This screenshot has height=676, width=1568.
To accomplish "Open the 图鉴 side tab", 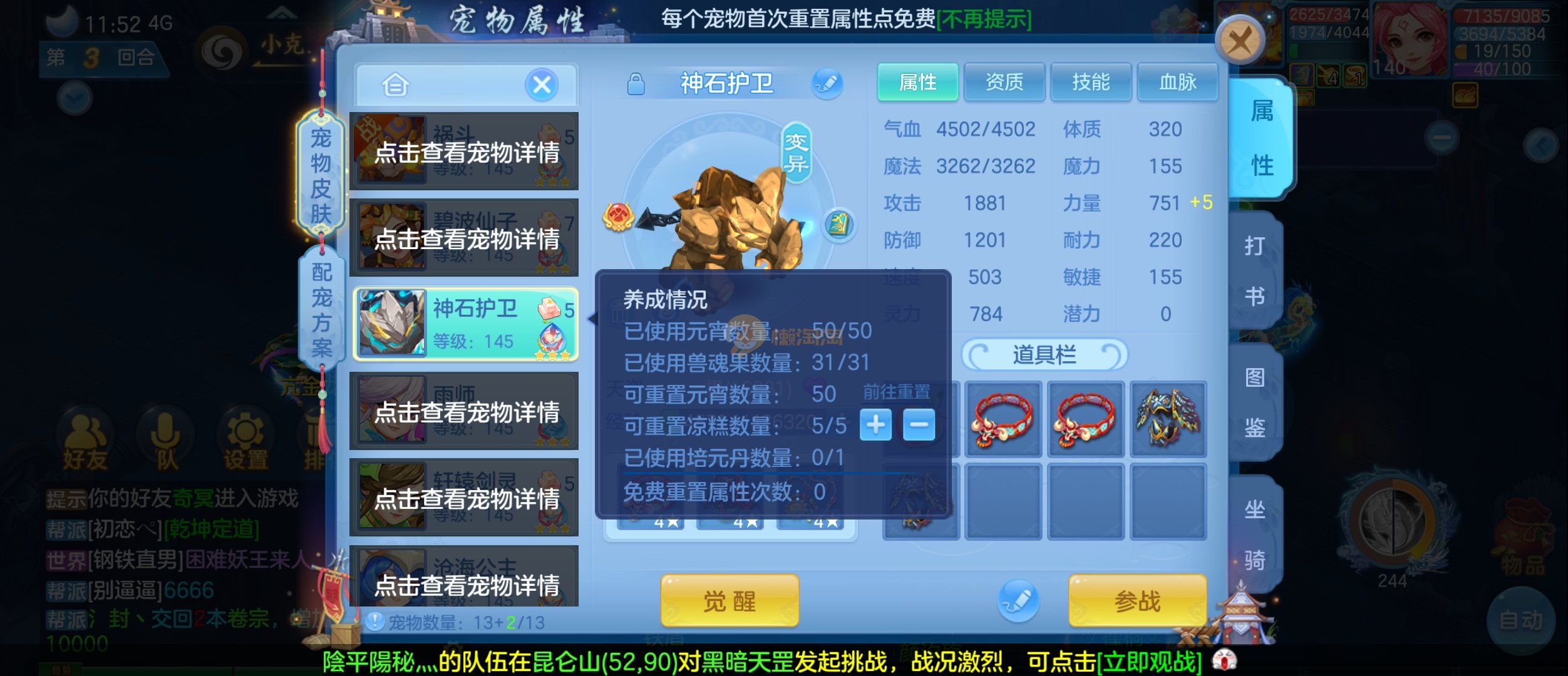I will click(x=1255, y=402).
